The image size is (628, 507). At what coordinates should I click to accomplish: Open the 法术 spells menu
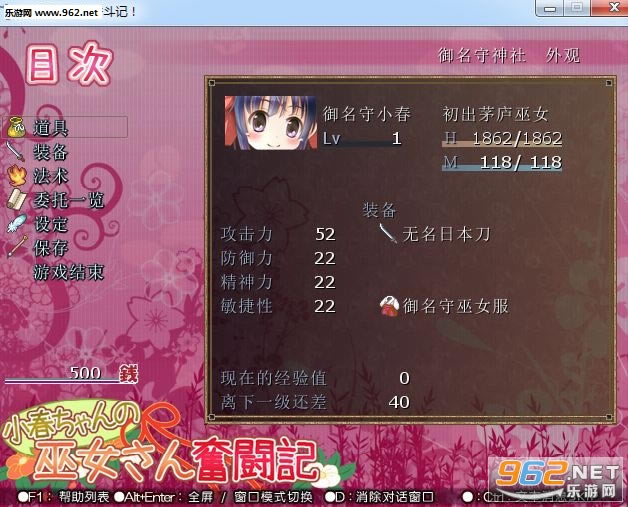[x=51, y=176]
